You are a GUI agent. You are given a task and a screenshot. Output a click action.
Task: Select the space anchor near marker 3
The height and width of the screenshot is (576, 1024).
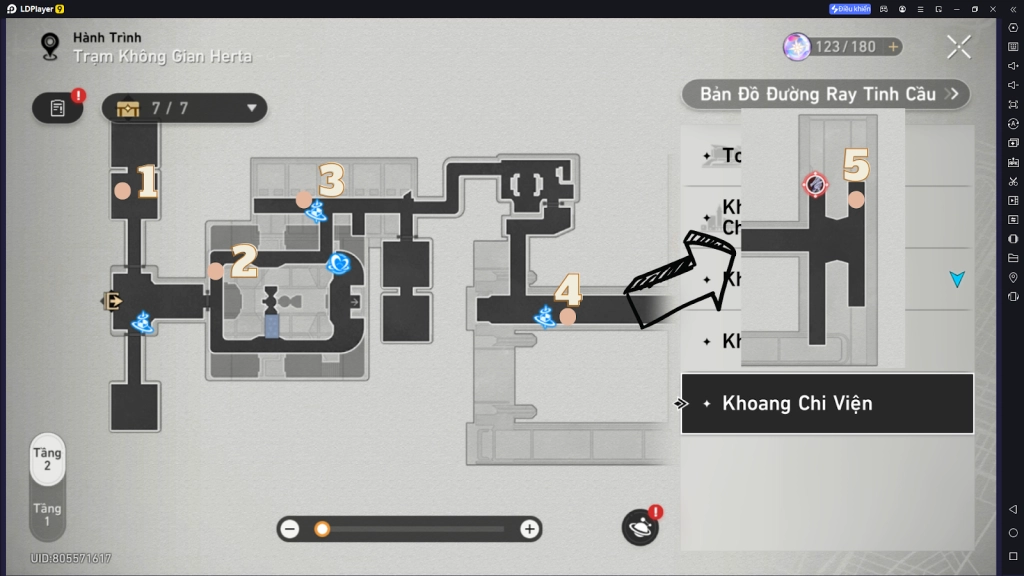pos(317,211)
